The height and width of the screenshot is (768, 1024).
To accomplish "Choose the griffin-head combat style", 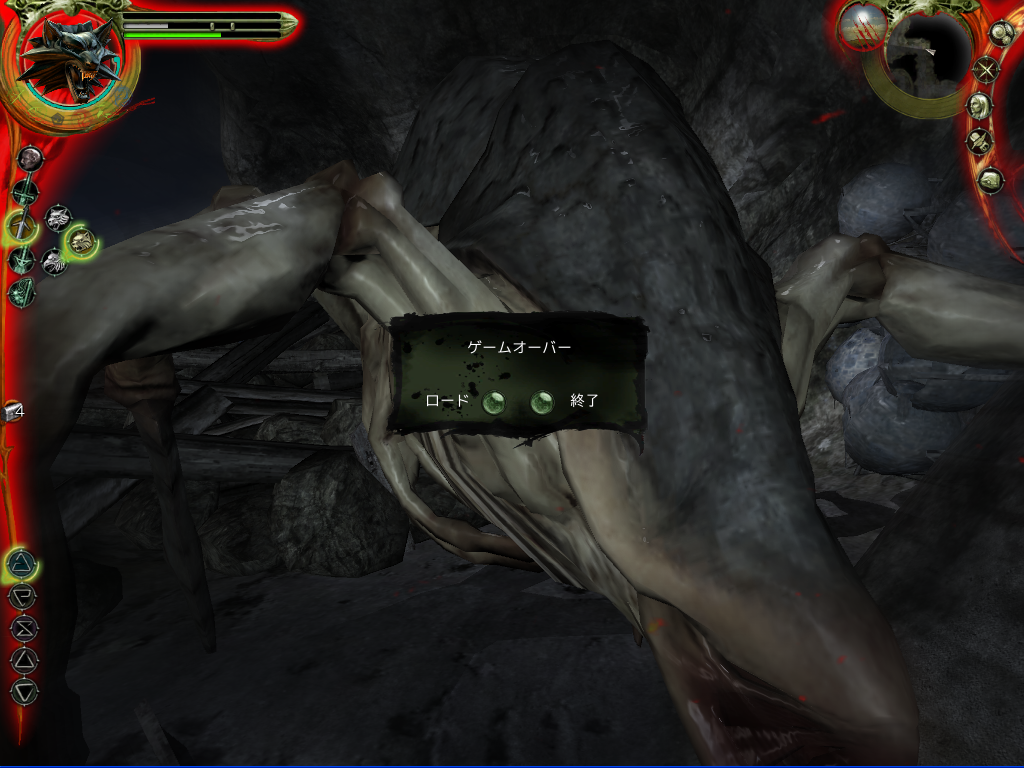I will coord(53,262).
